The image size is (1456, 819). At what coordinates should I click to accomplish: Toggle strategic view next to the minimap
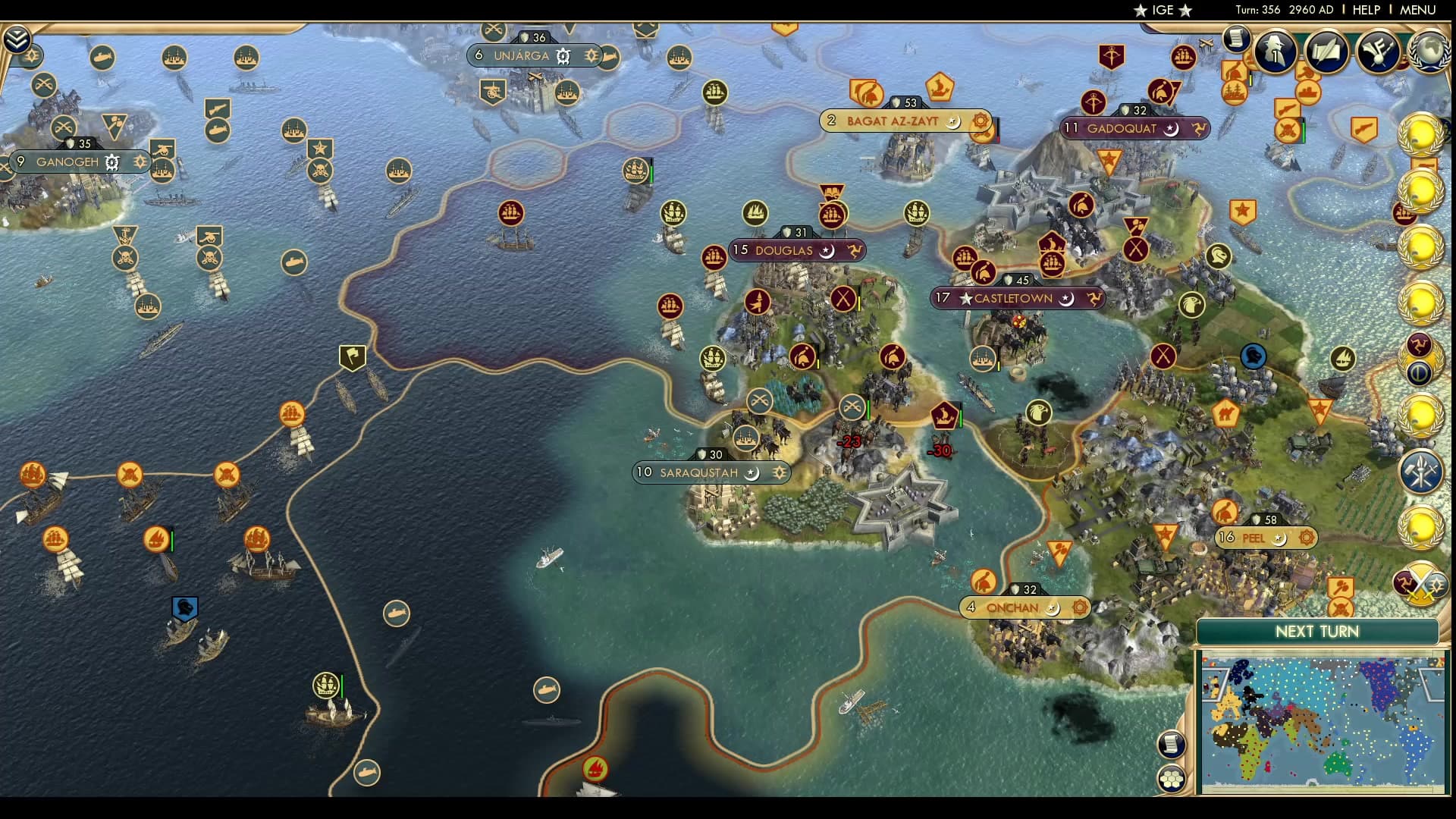(1172, 779)
